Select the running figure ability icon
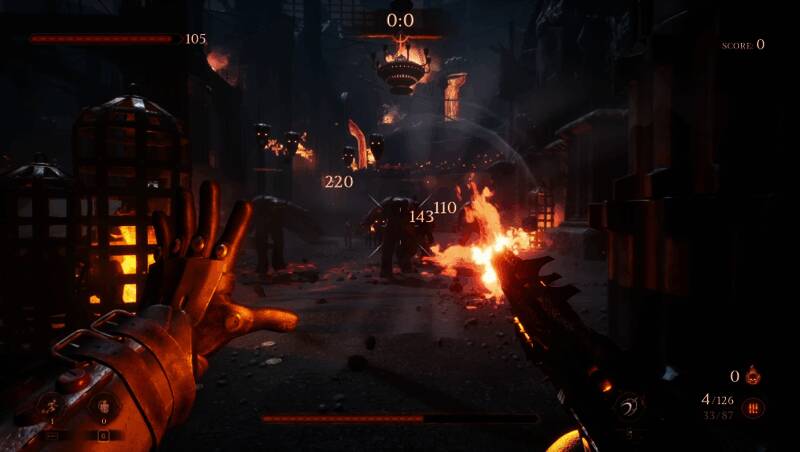 tap(50, 406)
